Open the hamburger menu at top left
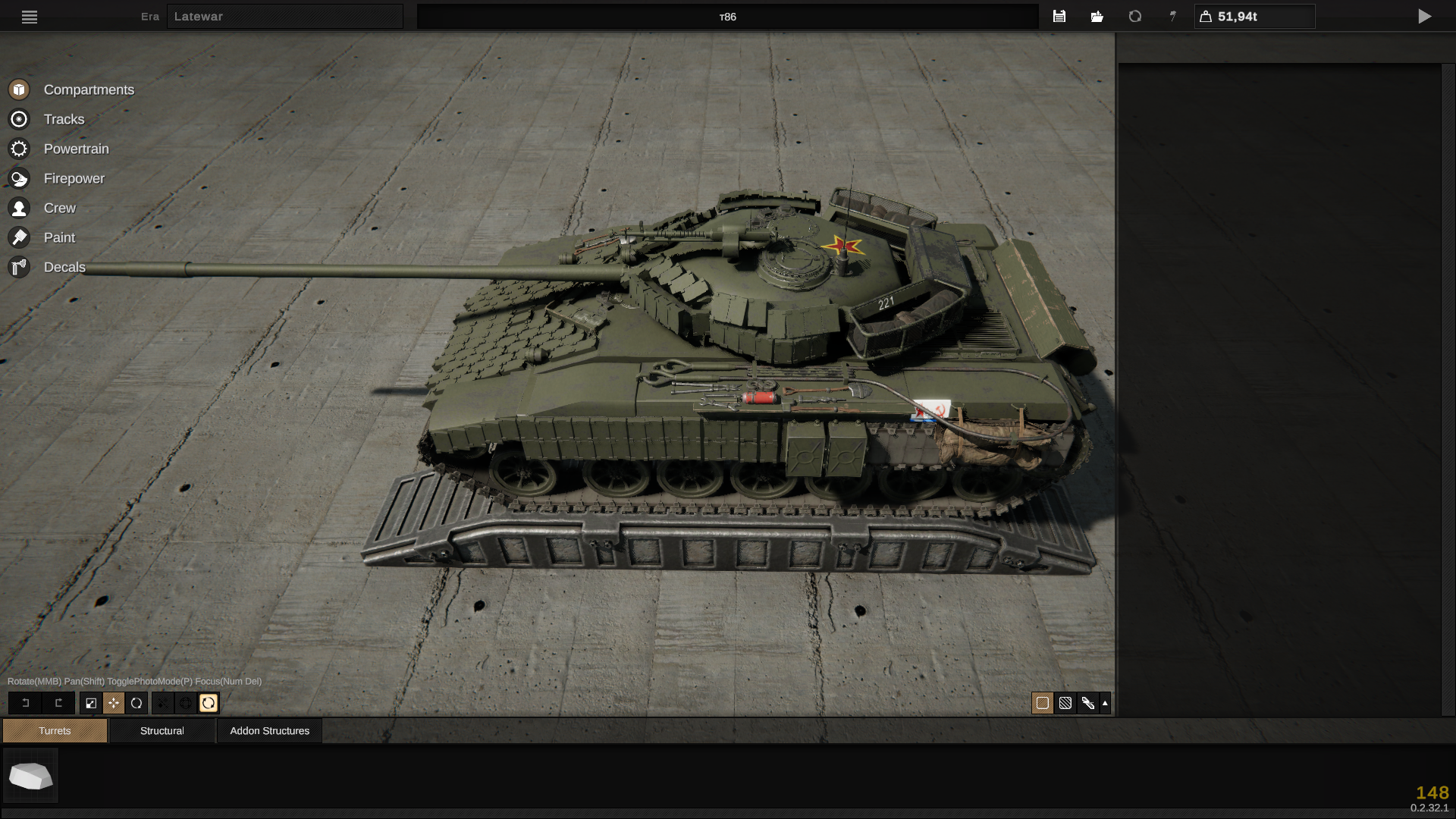 (x=29, y=17)
